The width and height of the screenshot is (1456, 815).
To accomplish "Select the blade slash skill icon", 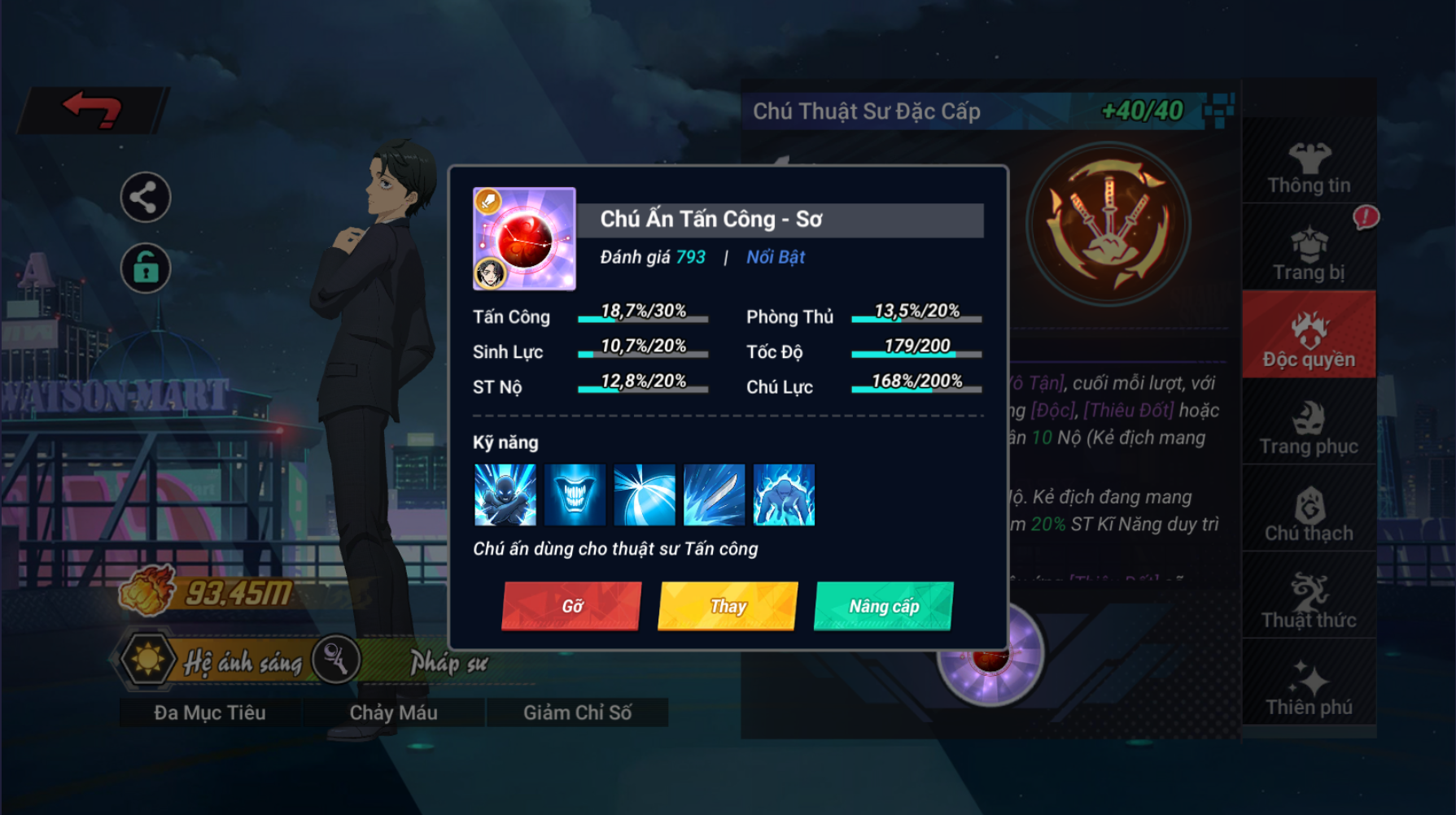I will 714,495.
